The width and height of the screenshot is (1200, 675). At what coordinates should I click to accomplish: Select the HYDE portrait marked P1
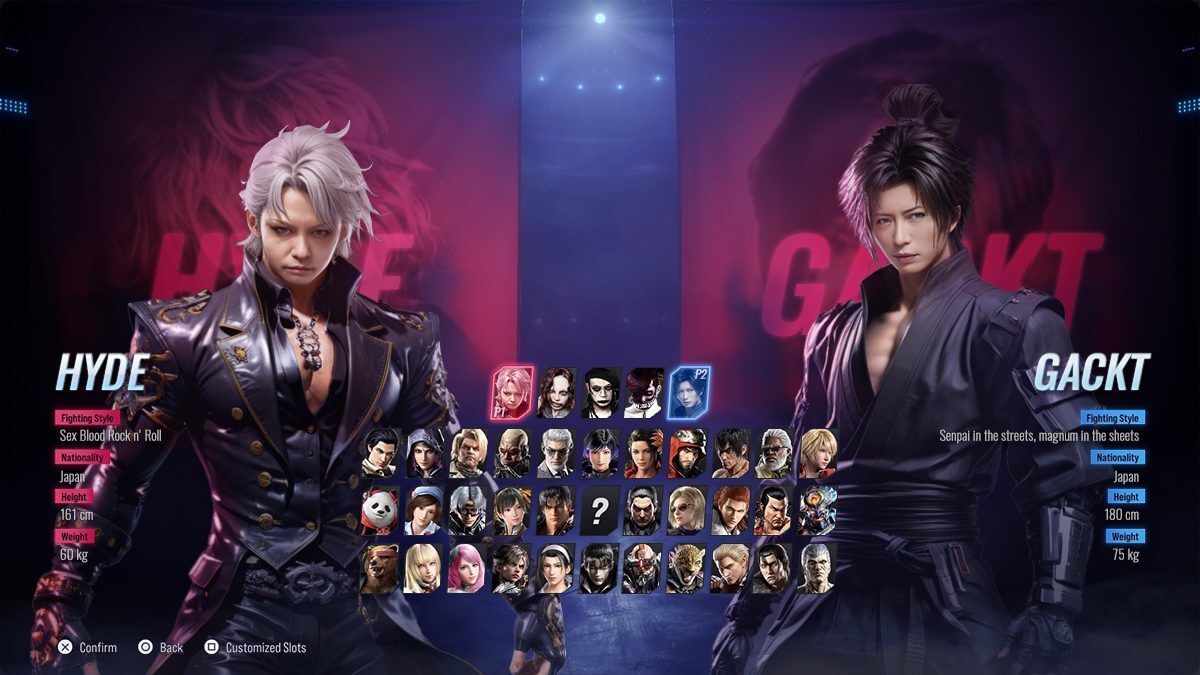(512, 392)
